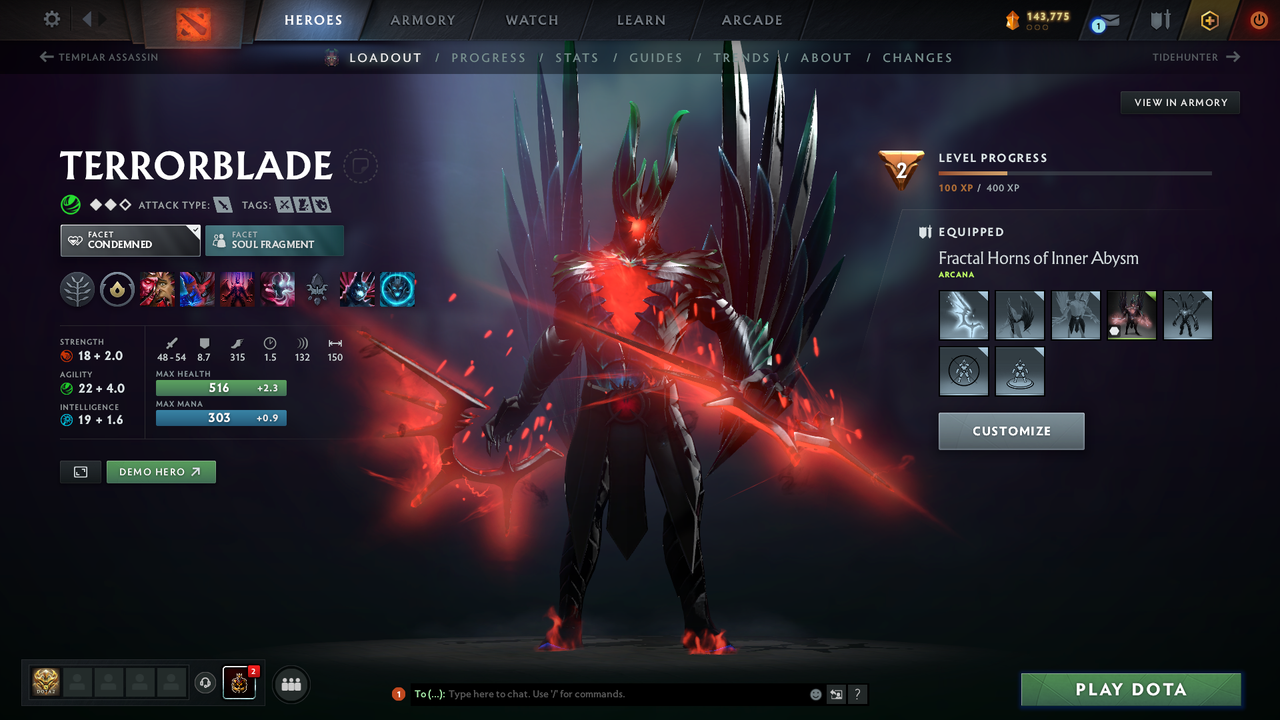Viewport: 1280px width, 720px height.
Task: Click the emoticon icon in the chat bar
Action: 815,693
